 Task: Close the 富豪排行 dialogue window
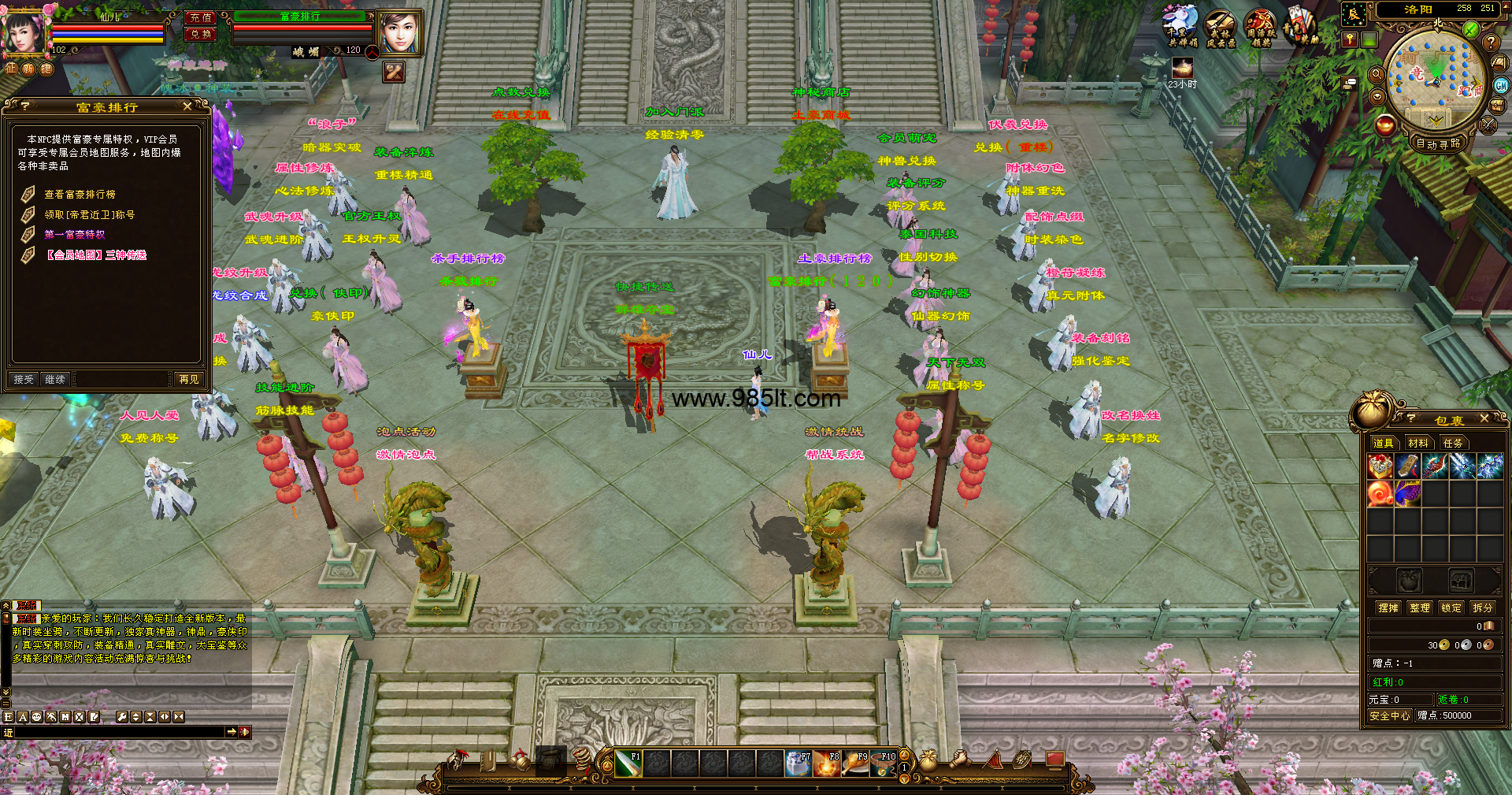[187, 106]
